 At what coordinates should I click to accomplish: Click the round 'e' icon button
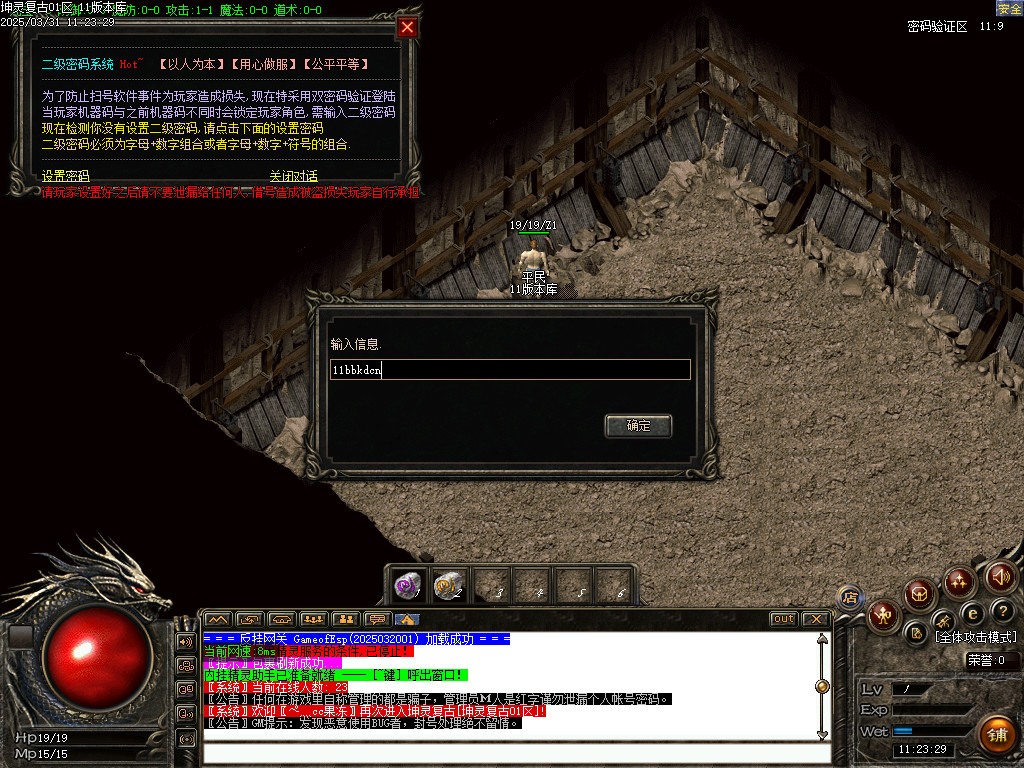coord(972,613)
